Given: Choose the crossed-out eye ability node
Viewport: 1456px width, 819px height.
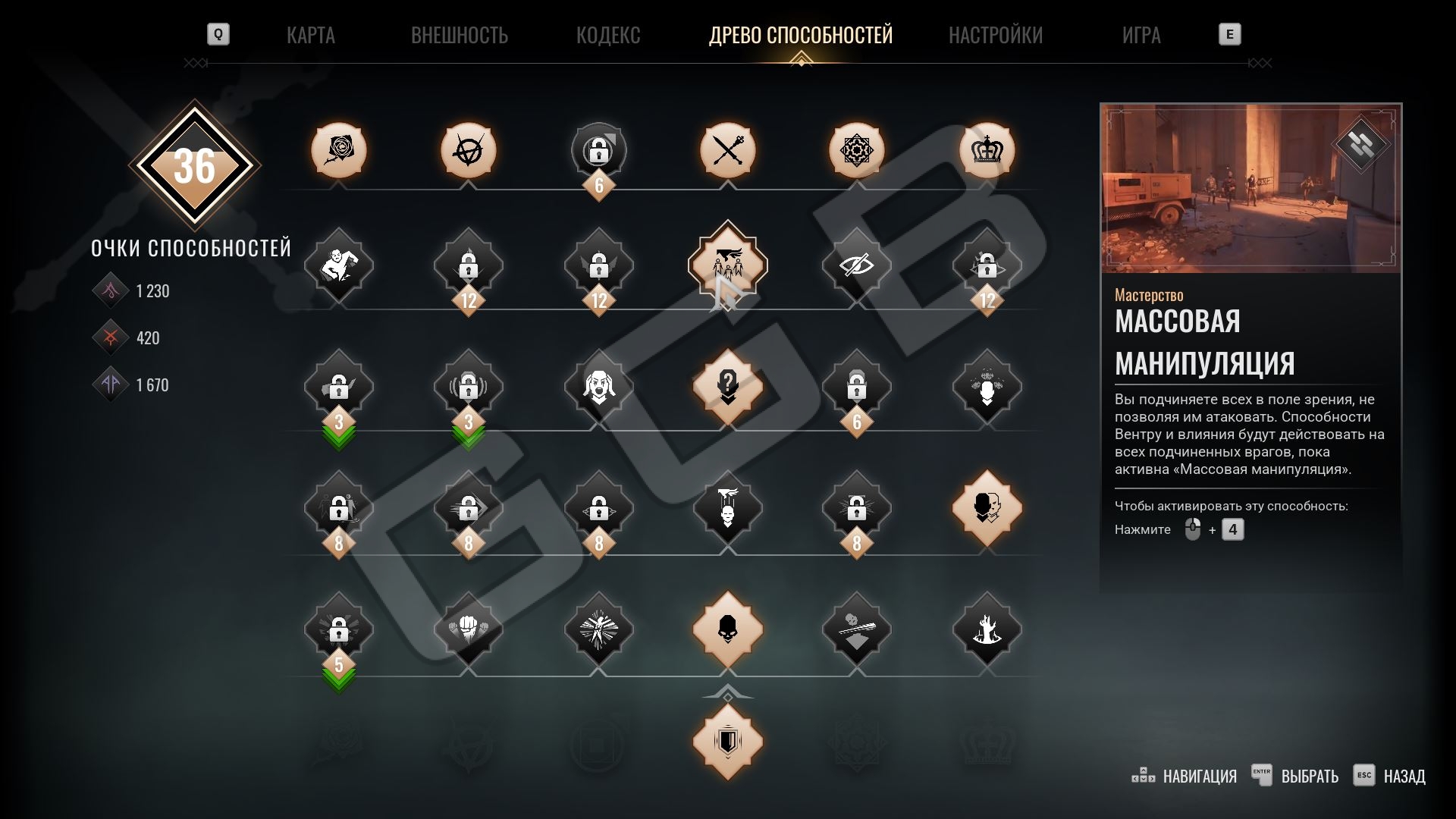Looking at the screenshot, I should click(857, 265).
